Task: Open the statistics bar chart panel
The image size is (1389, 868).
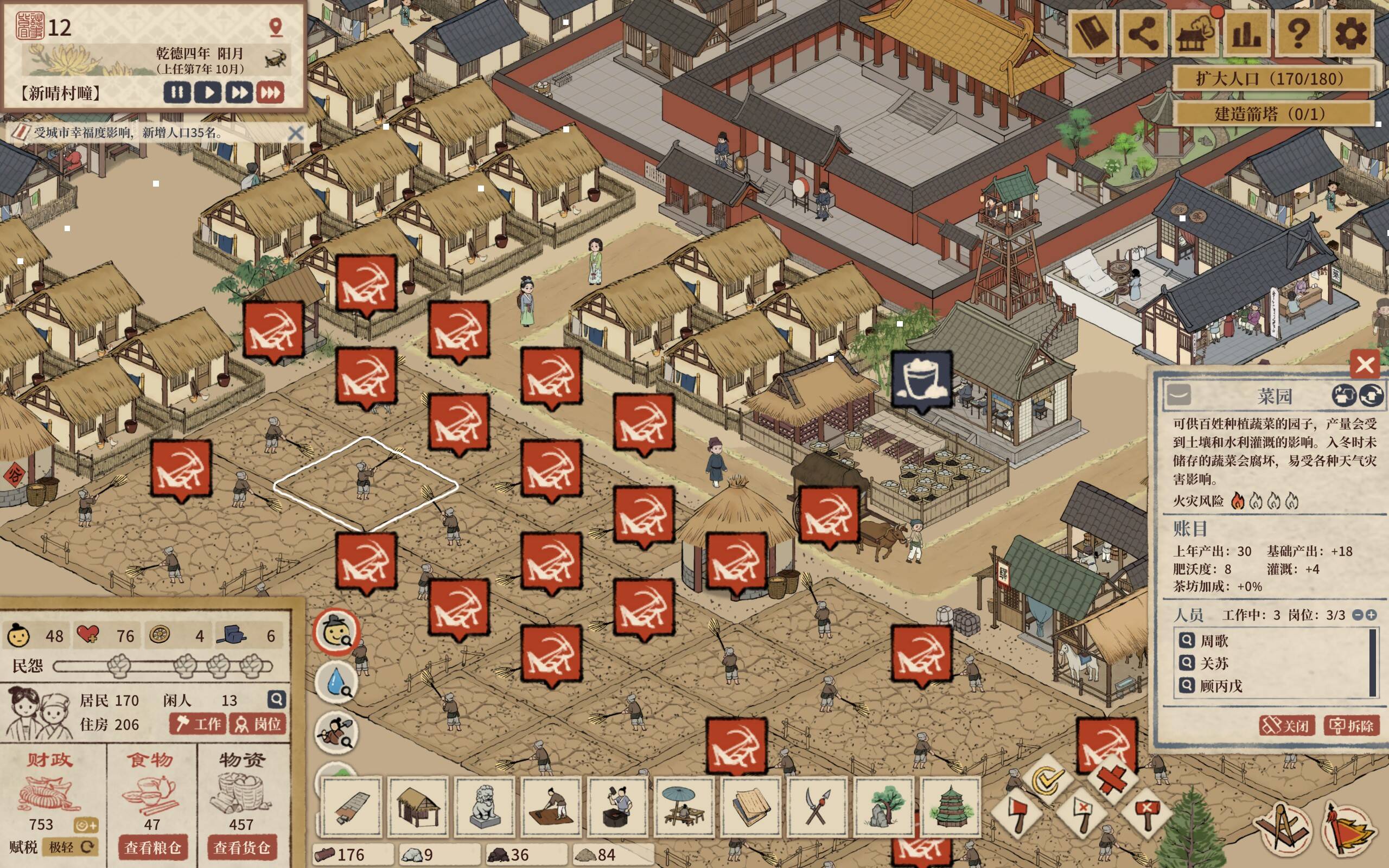Action: tap(1247, 33)
